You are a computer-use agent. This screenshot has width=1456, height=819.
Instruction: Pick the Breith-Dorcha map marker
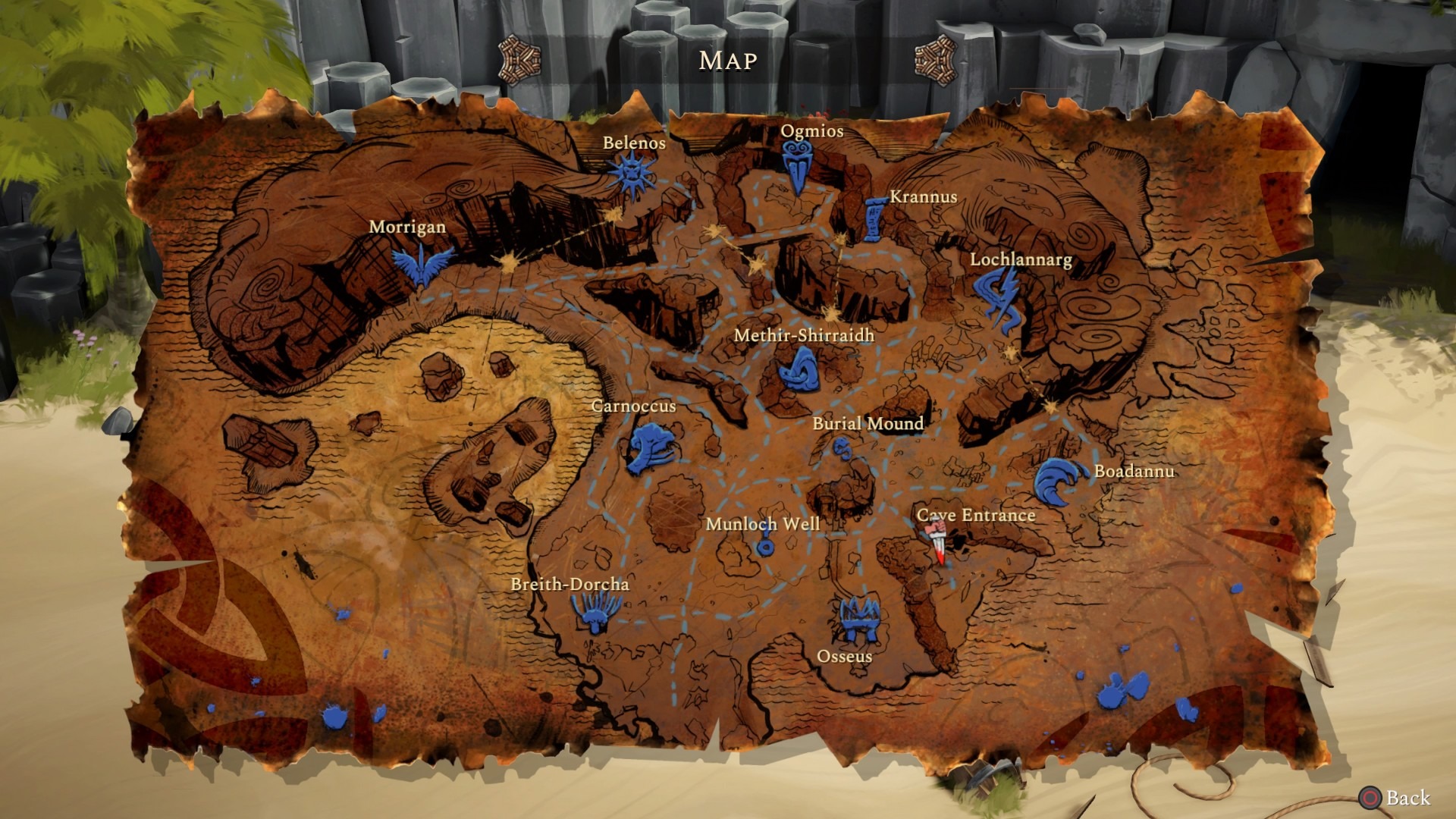(595, 611)
